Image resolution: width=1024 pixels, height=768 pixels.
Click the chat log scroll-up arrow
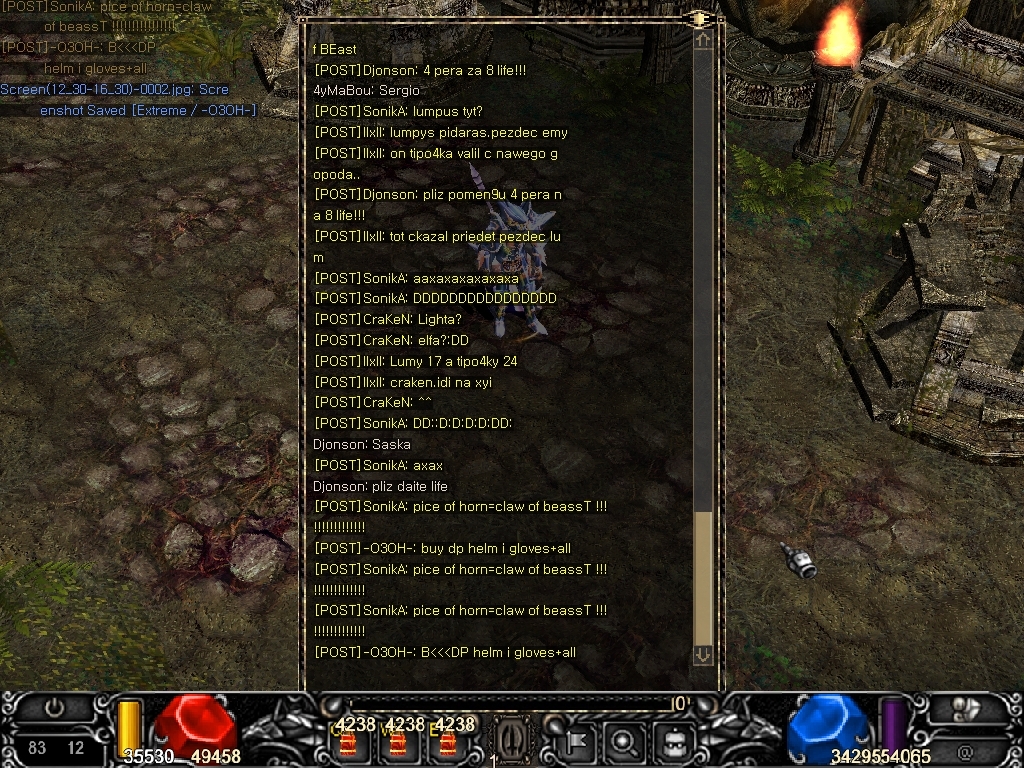coord(703,40)
